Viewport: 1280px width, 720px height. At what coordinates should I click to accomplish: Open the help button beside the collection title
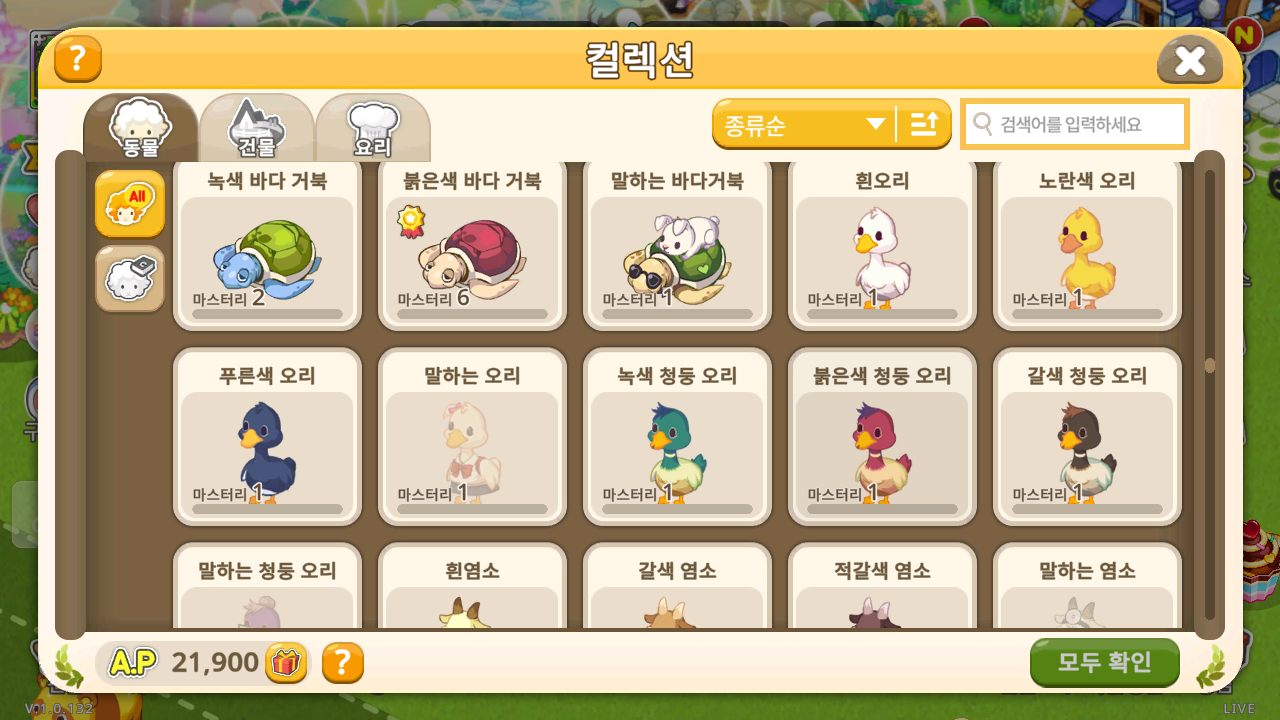[x=78, y=59]
